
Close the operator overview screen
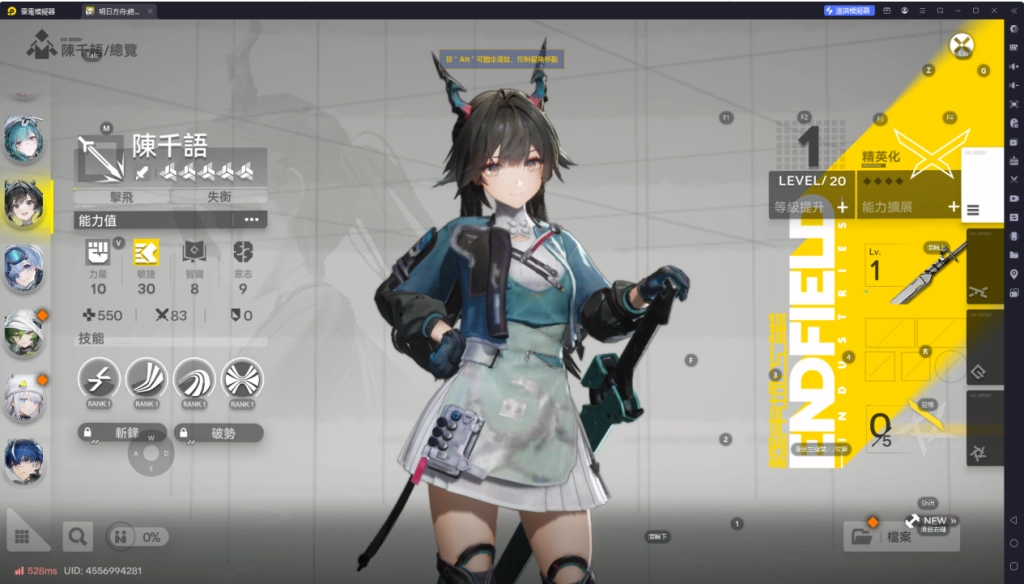(961, 44)
